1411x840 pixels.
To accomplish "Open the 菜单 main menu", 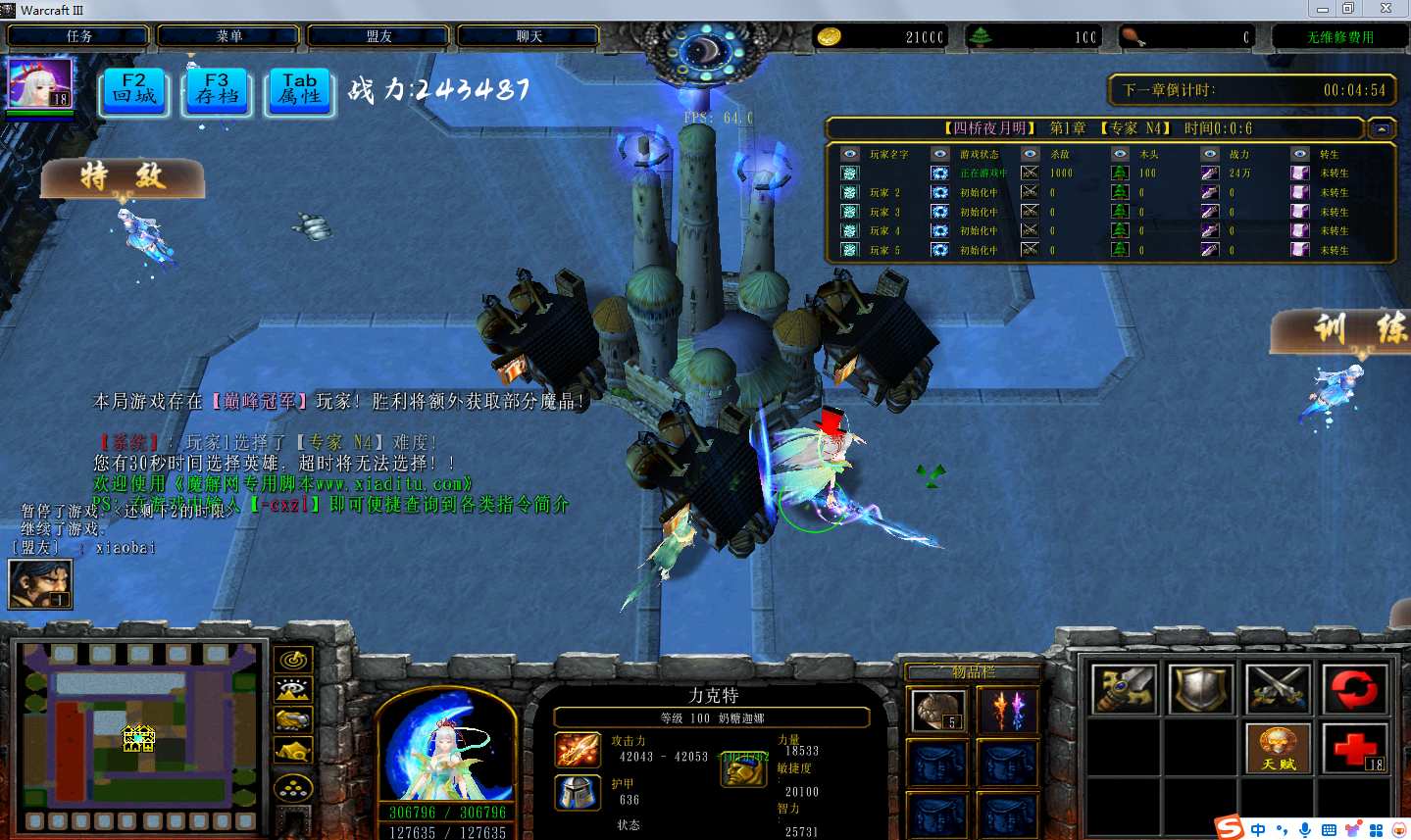I will pyautogui.click(x=228, y=36).
